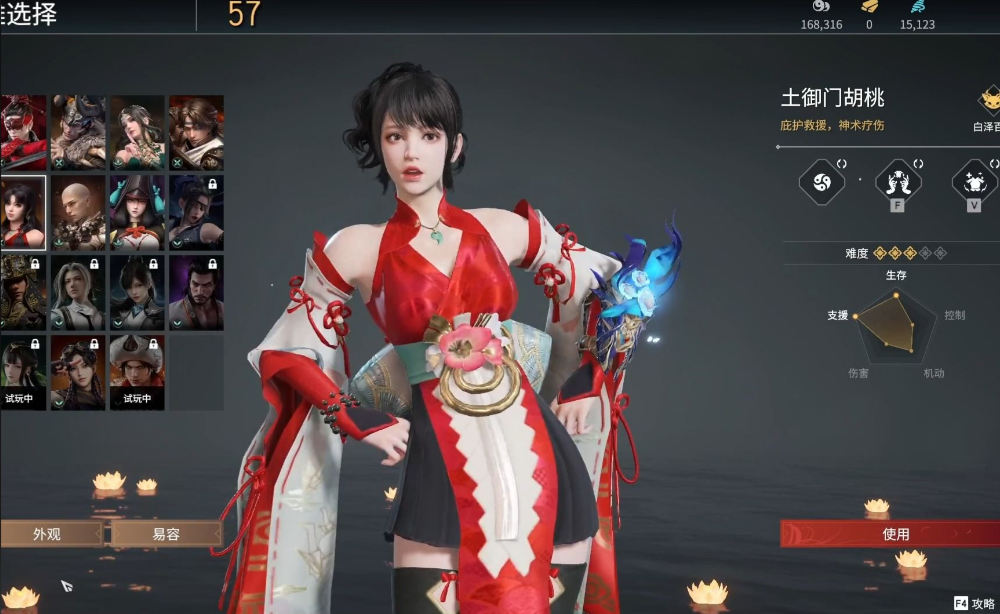Inspect the V ultimate skill icon
This screenshot has width=1000, height=614.
point(974,182)
